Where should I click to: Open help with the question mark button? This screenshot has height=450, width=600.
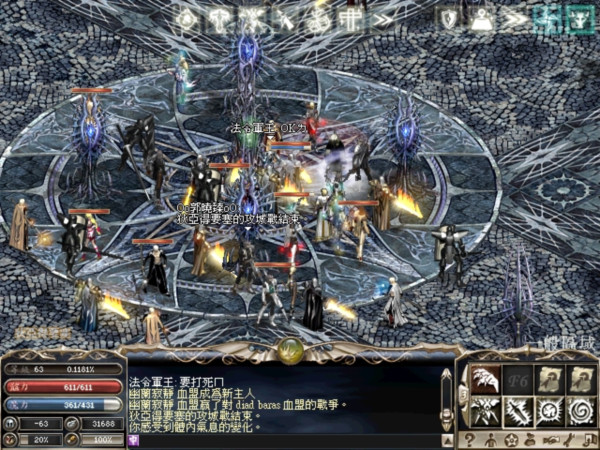[469, 439]
